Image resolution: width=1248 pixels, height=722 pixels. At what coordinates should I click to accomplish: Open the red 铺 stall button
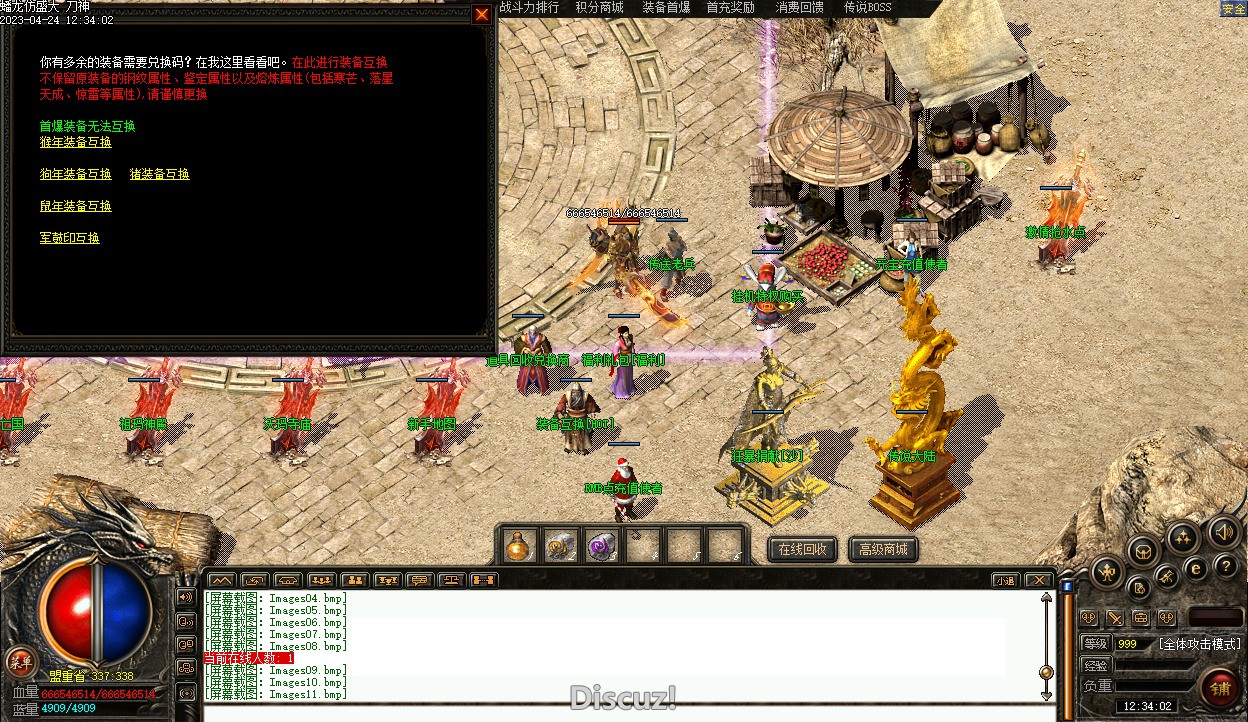click(1221, 688)
